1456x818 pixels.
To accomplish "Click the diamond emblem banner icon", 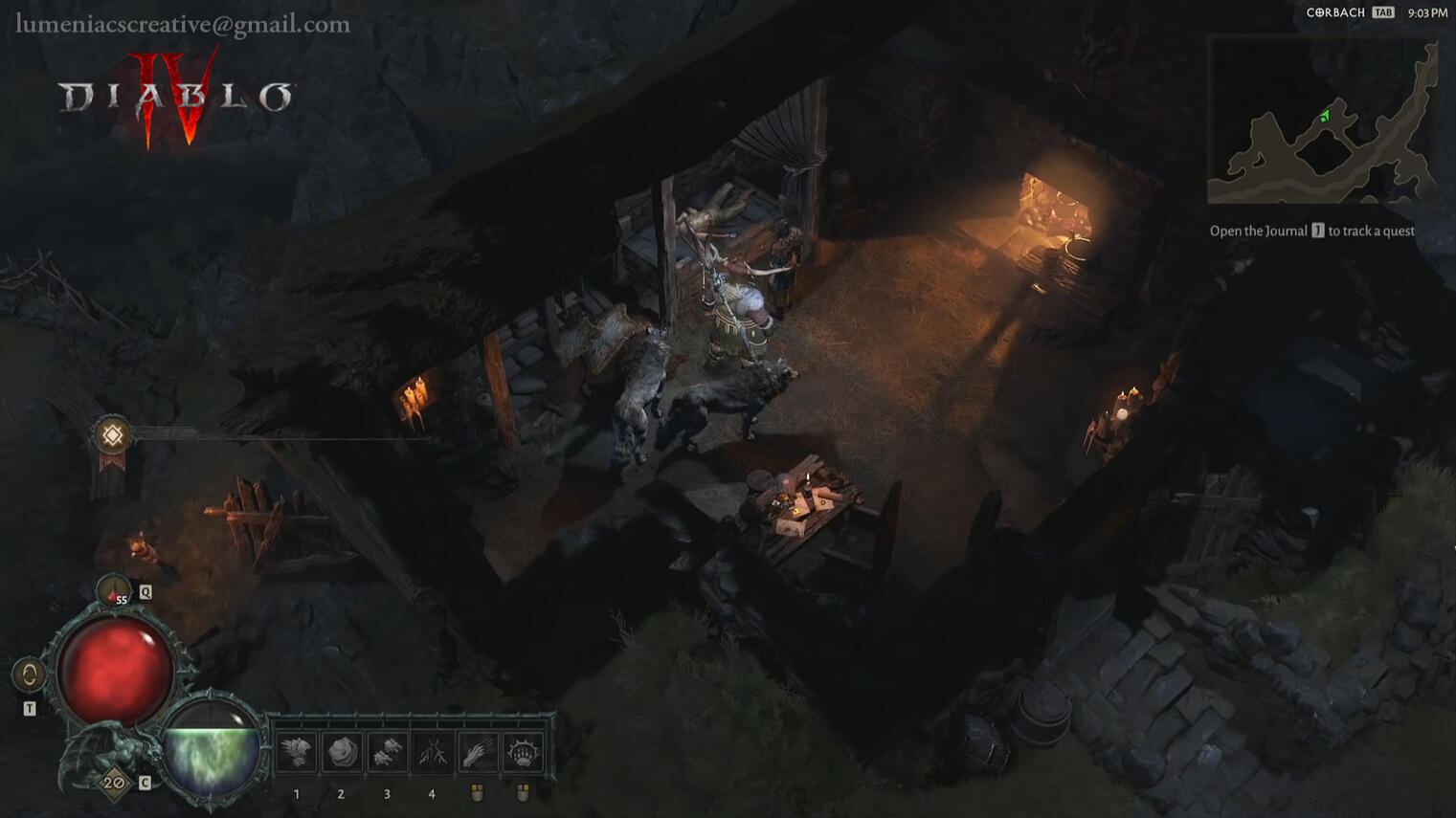I will pyautogui.click(x=112, y=436).
